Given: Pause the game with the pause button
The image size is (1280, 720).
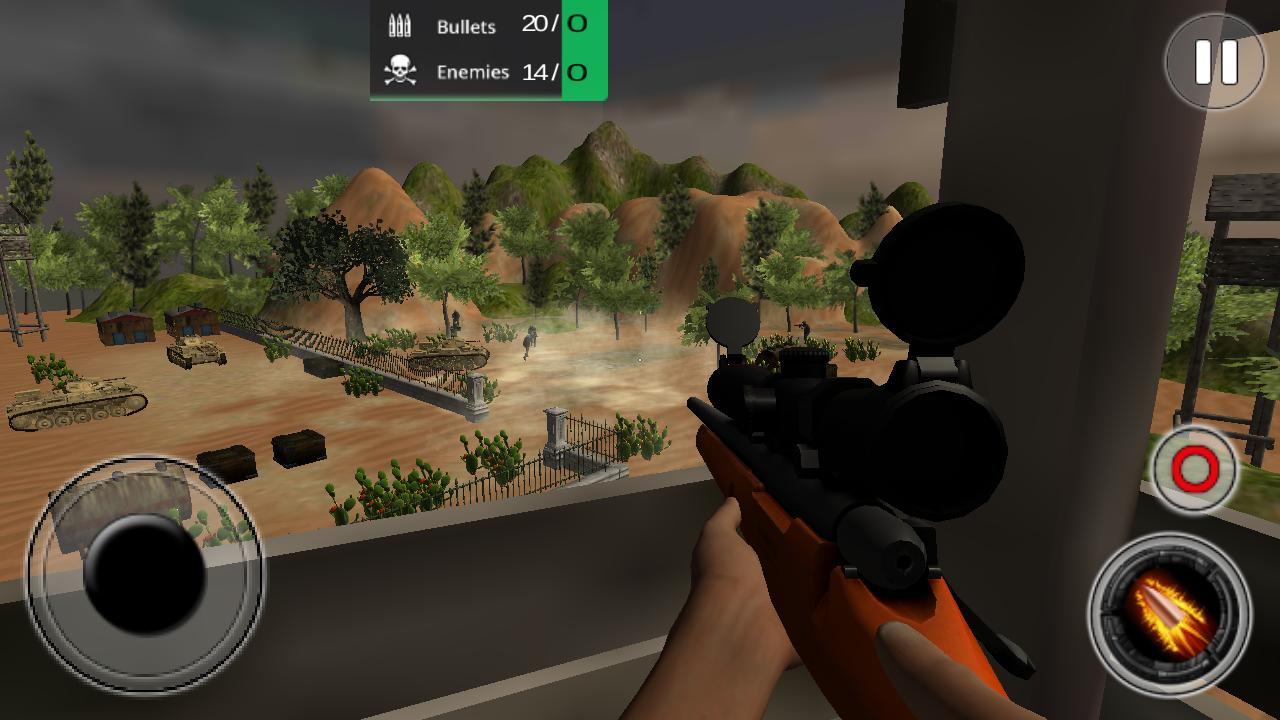Looking at the screenshot, I should pos(1216,62).
